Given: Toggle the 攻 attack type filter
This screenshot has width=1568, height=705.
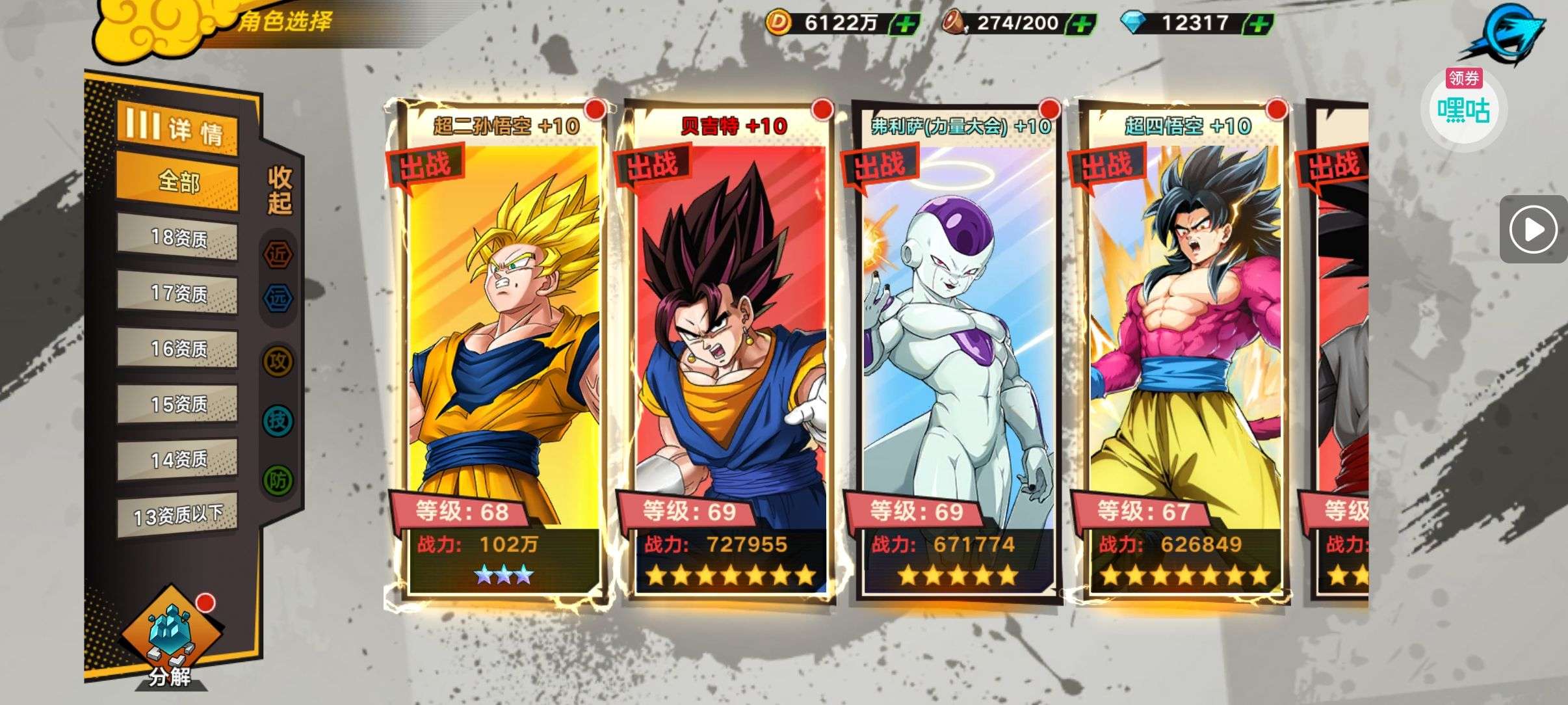Looking at the screenshot, I should pyautogui.click(x=278, y=361).
